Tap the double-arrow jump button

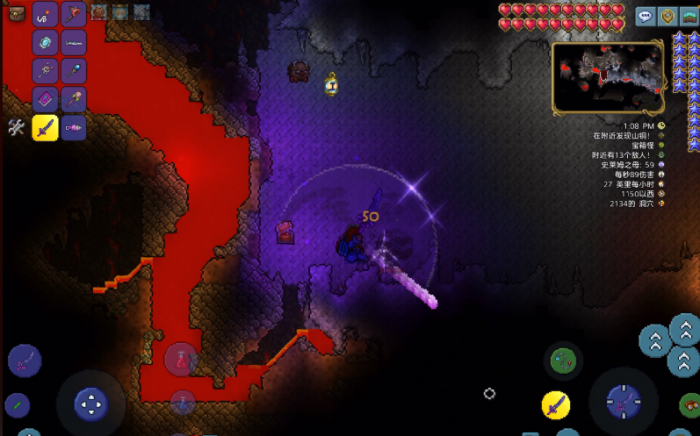[655, 341]
